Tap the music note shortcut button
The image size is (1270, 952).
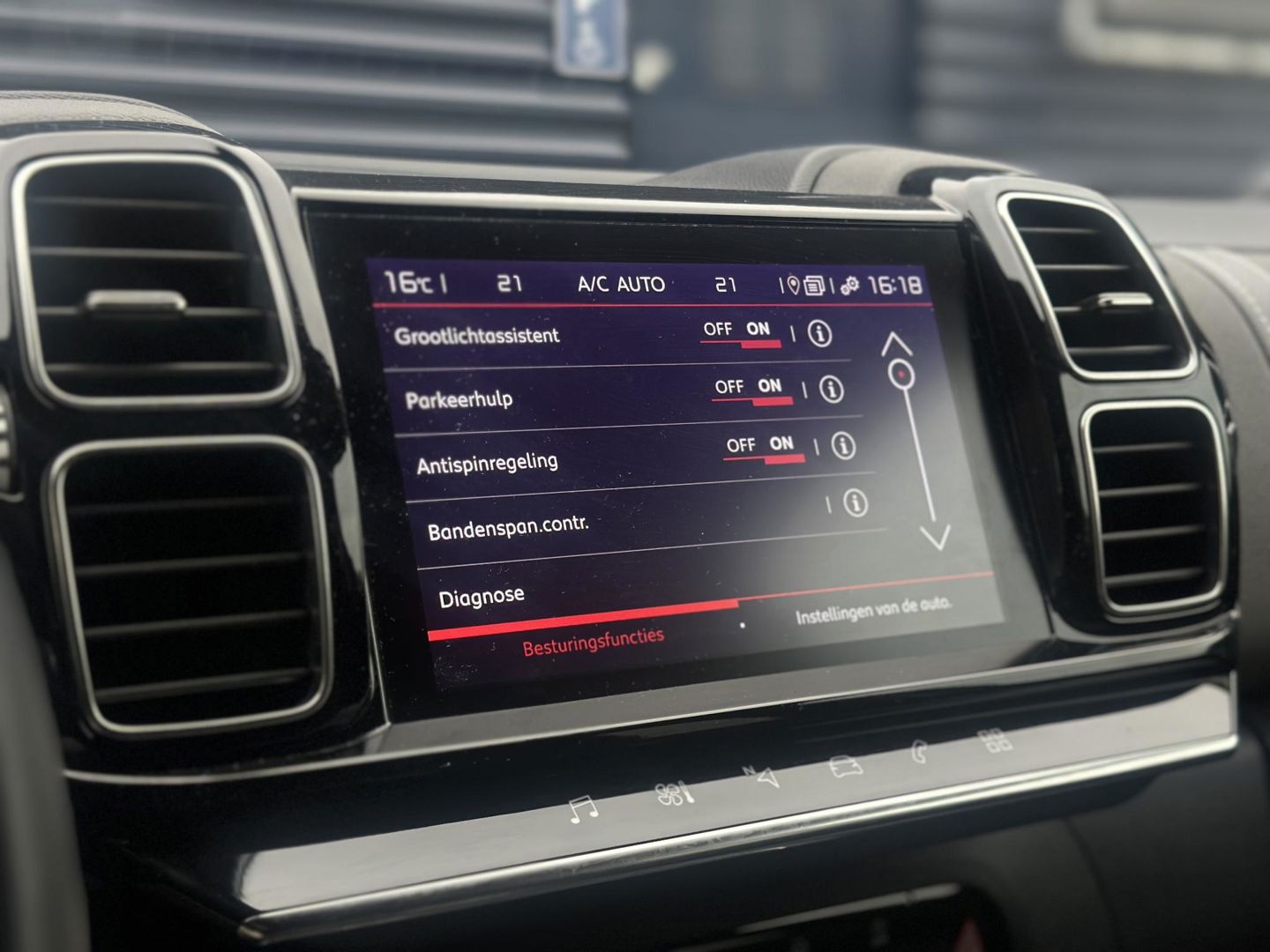(582, 809)
